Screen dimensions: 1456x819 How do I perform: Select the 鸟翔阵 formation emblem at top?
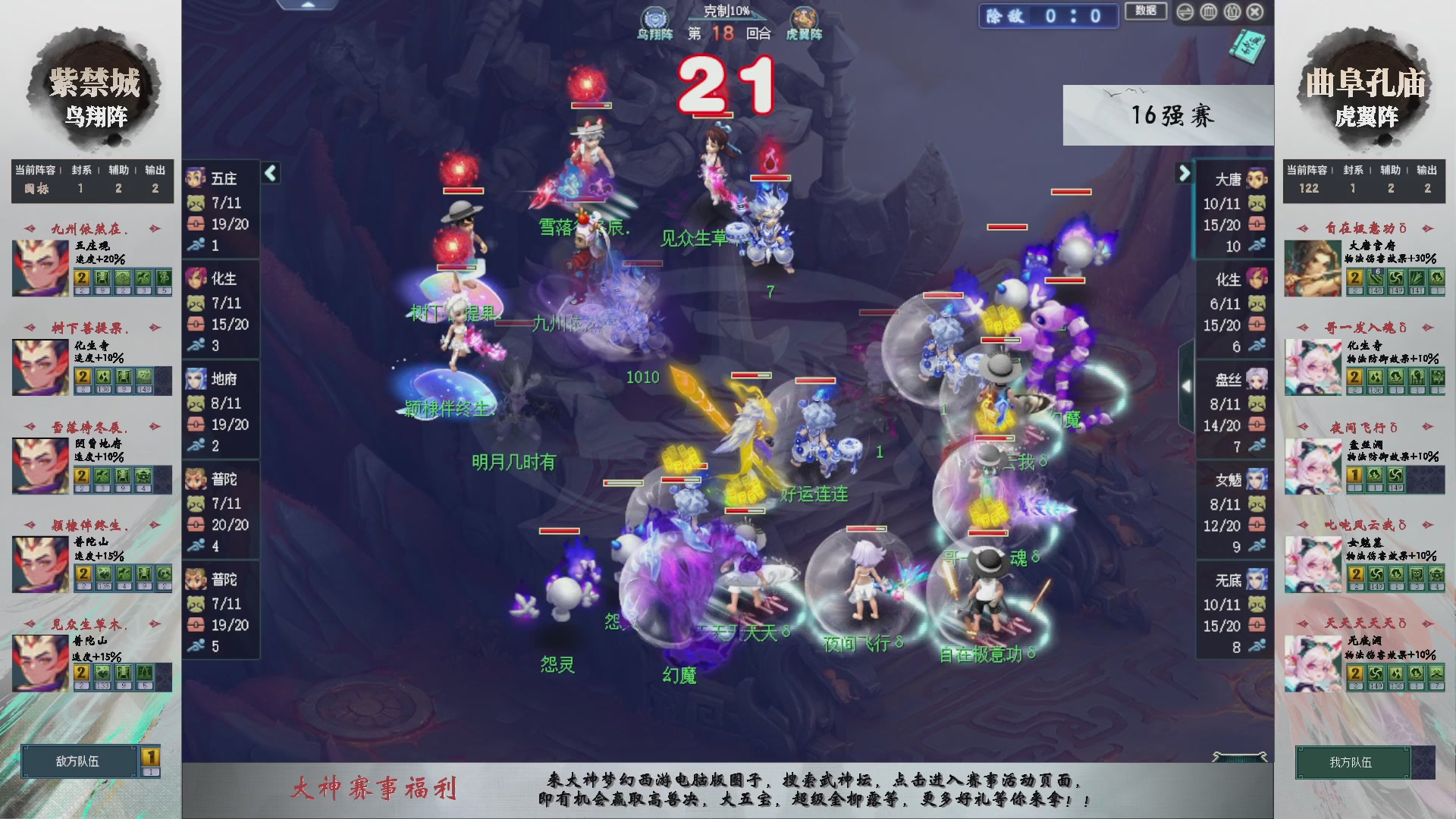pos(655,17)
